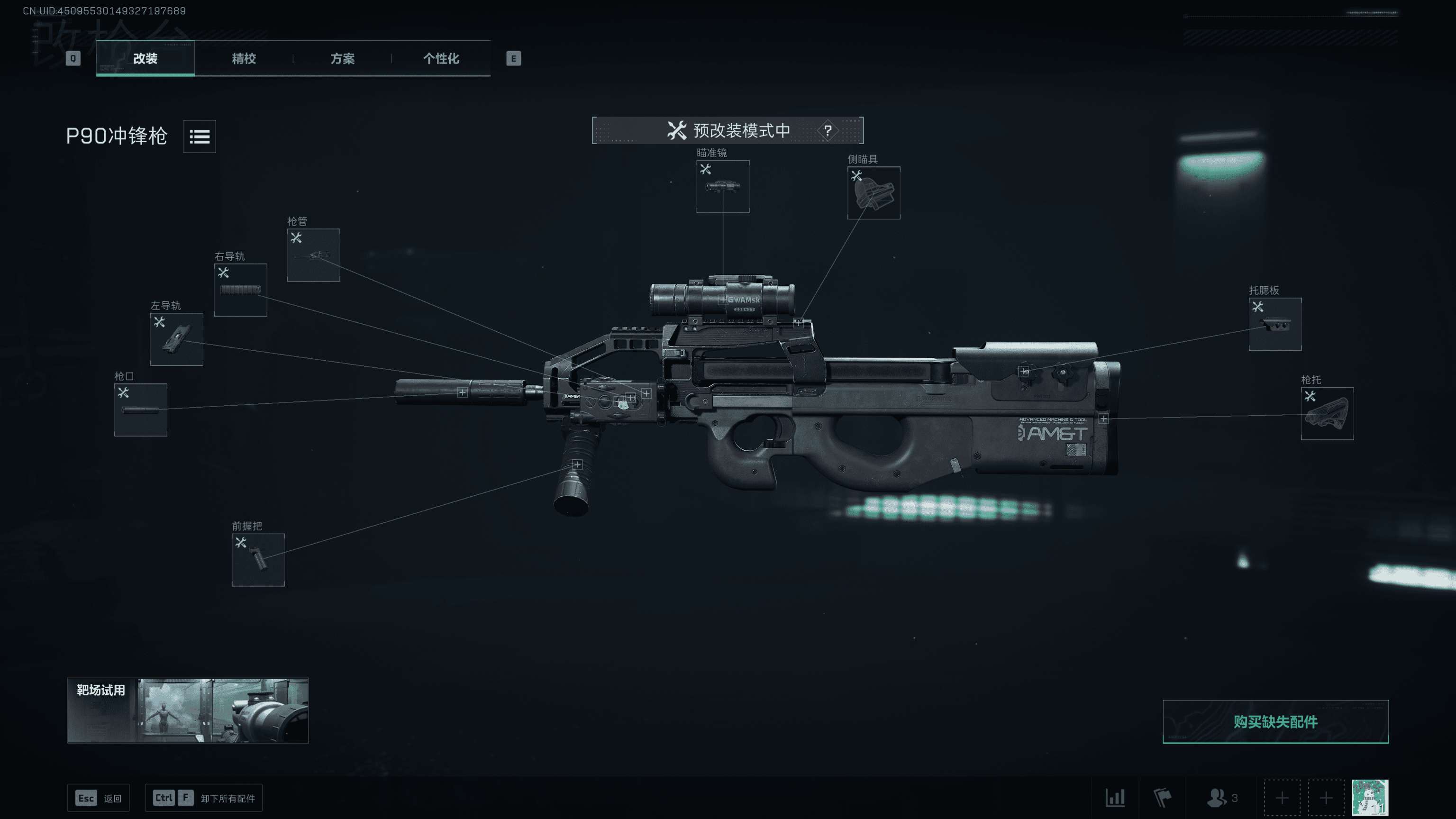Viewport: 1456px width, 819px height.
Task: Open the 前握把 foregrip slot
Action: pos(258,560)
